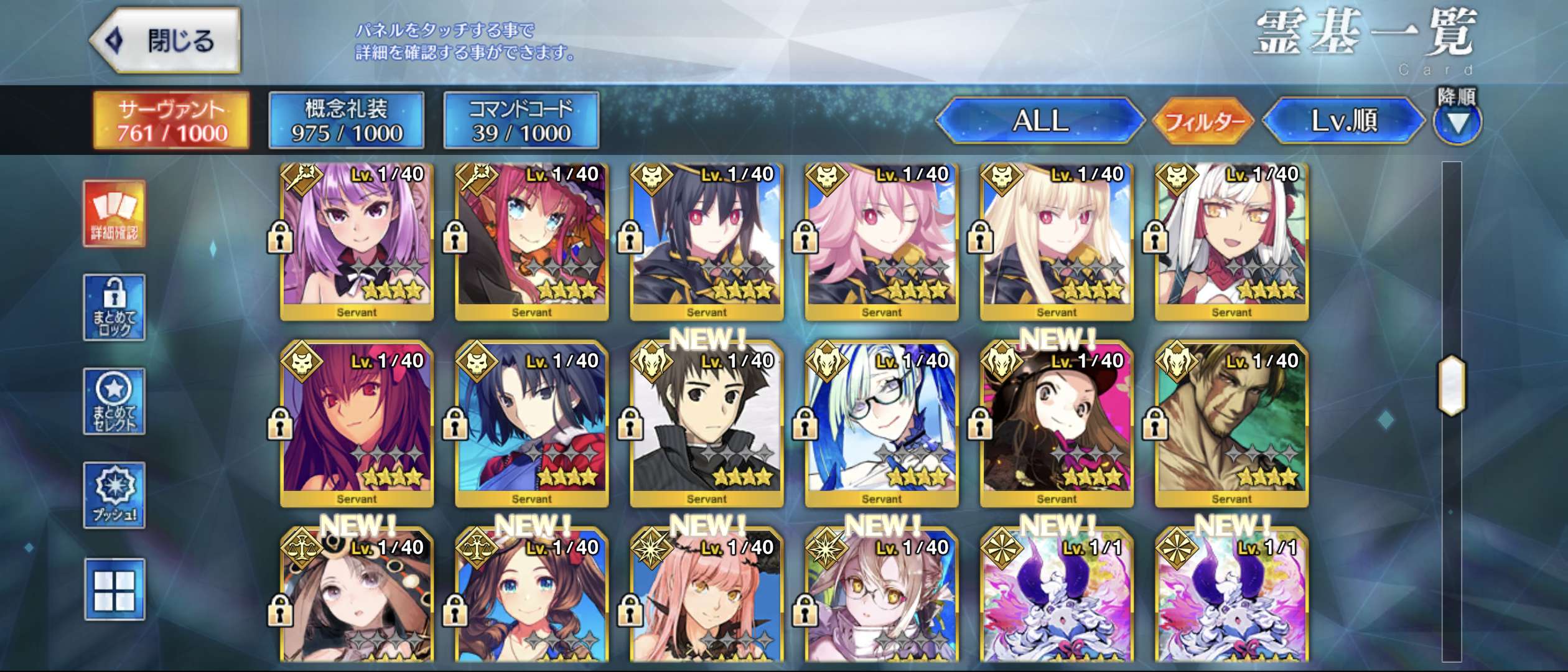
Task: Open the フィルター filter options
Action: (x=1203, y=121)
